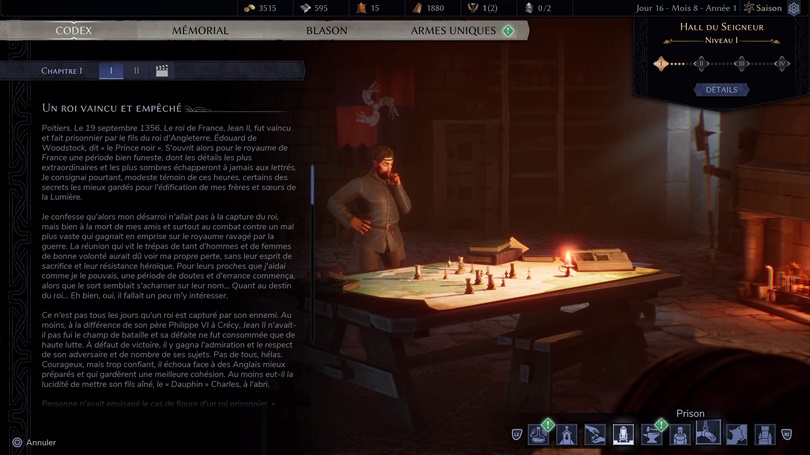Viewport: 810px width, 455px height.
Task: Switch to the Mémorial tab
Action: tap(200, 31)
